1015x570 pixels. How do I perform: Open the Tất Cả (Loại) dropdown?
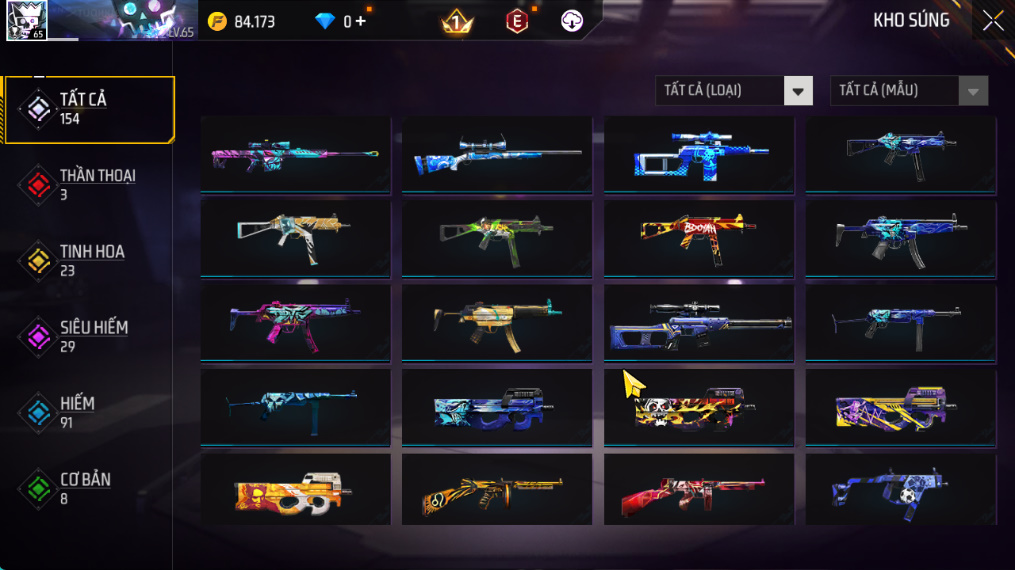point(734,91)
